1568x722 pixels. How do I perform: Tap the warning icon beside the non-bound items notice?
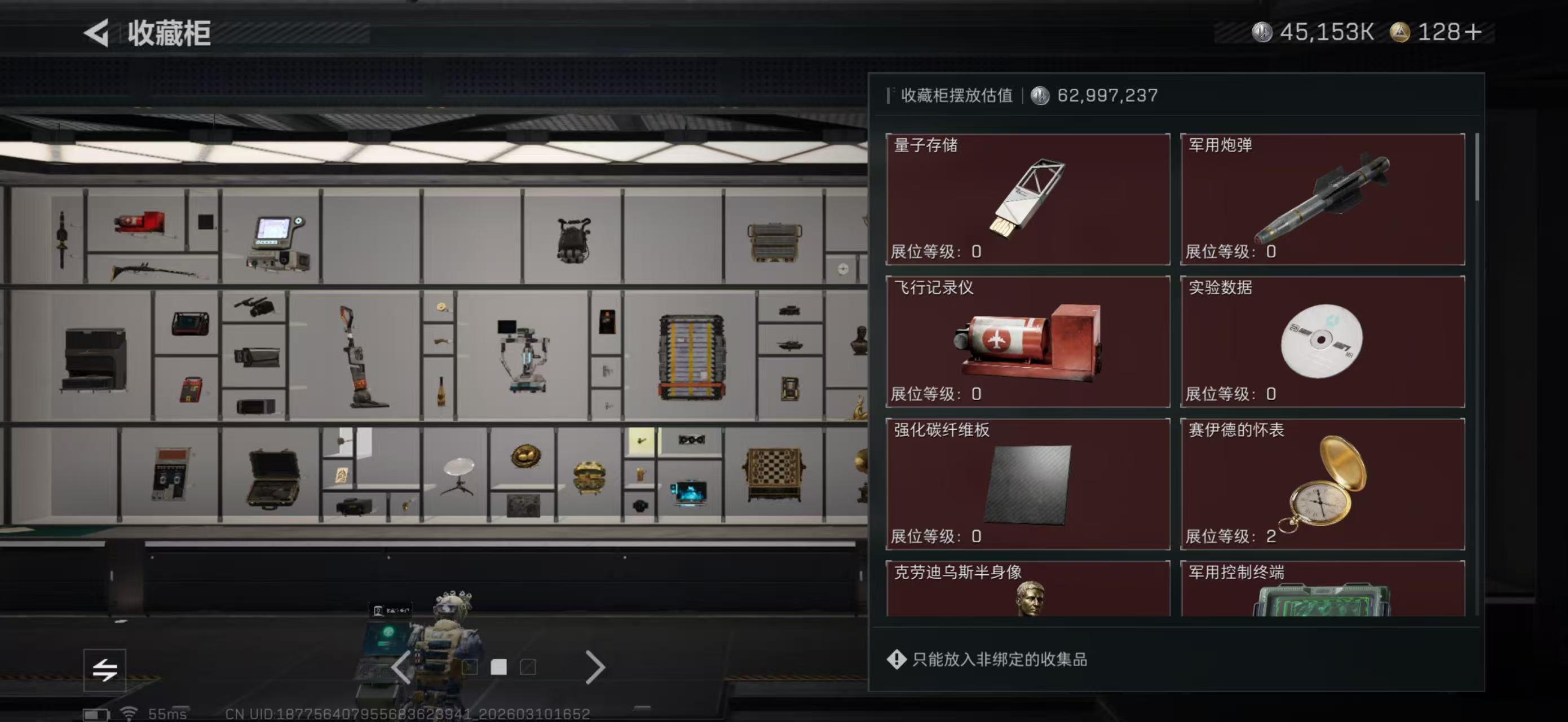coord(896,659)
